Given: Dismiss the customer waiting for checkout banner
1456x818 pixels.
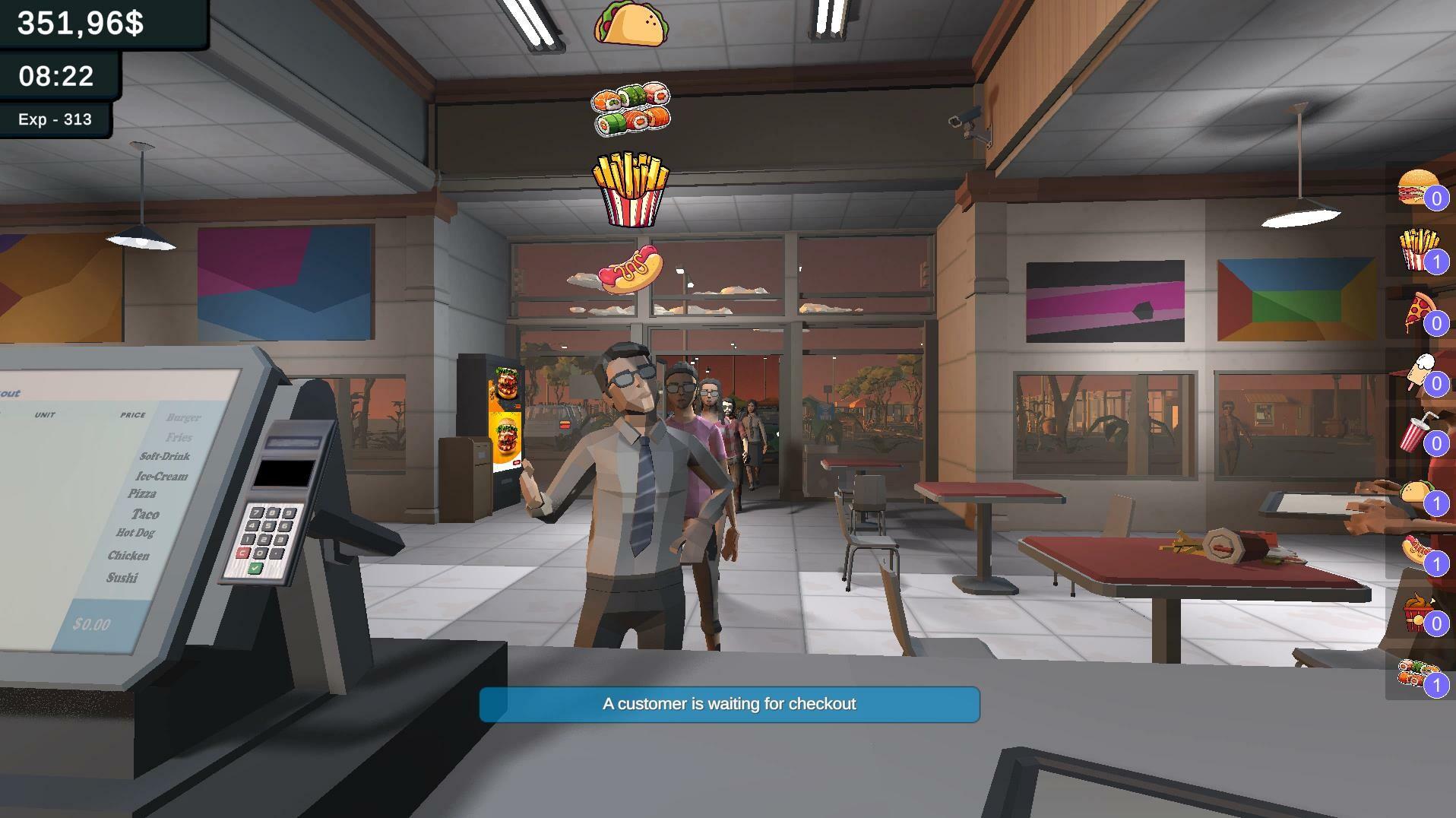Looking at the screenshot, I should tap(729, 704).
